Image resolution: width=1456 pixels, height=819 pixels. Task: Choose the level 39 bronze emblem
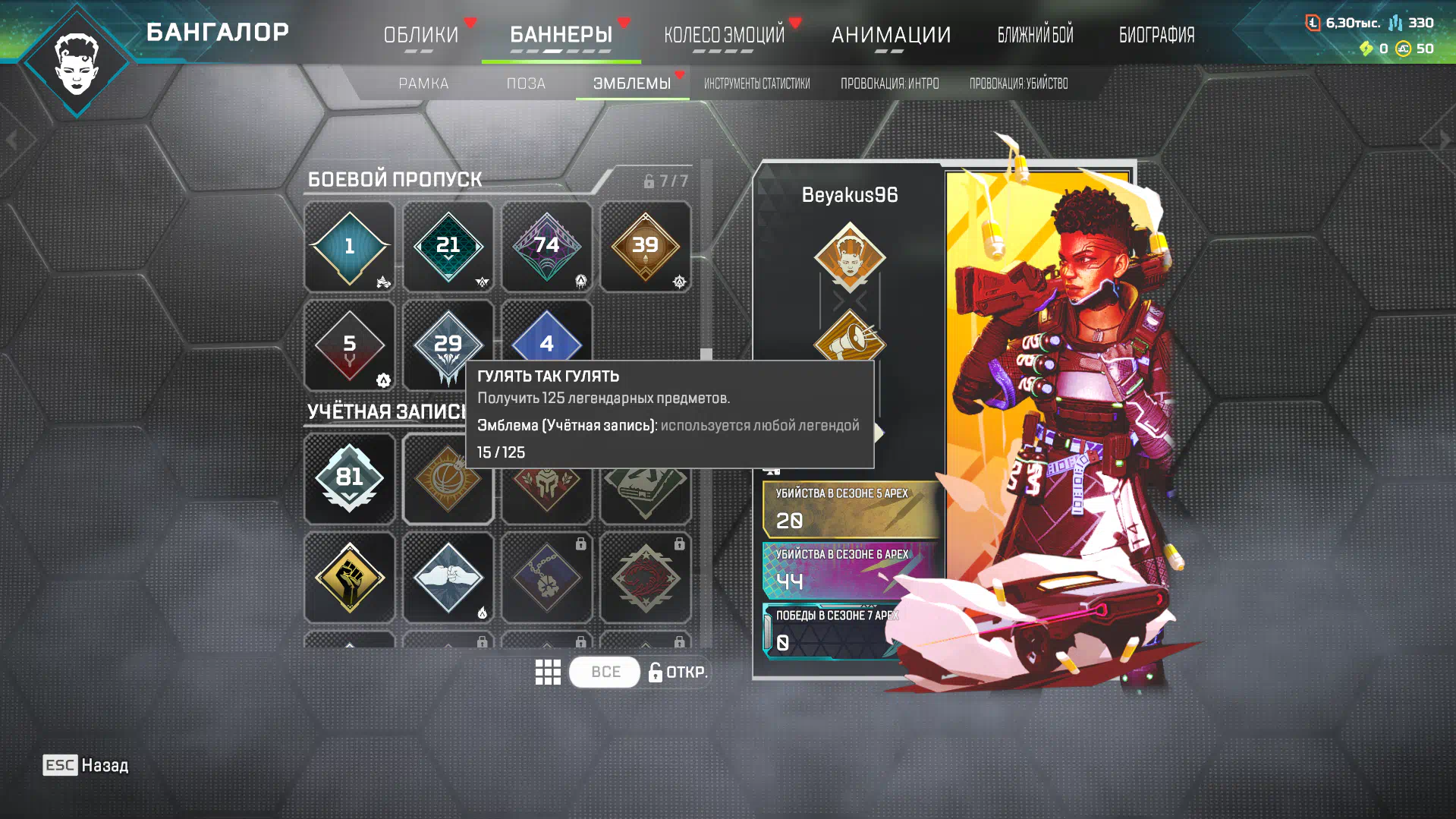pos(645,247)
